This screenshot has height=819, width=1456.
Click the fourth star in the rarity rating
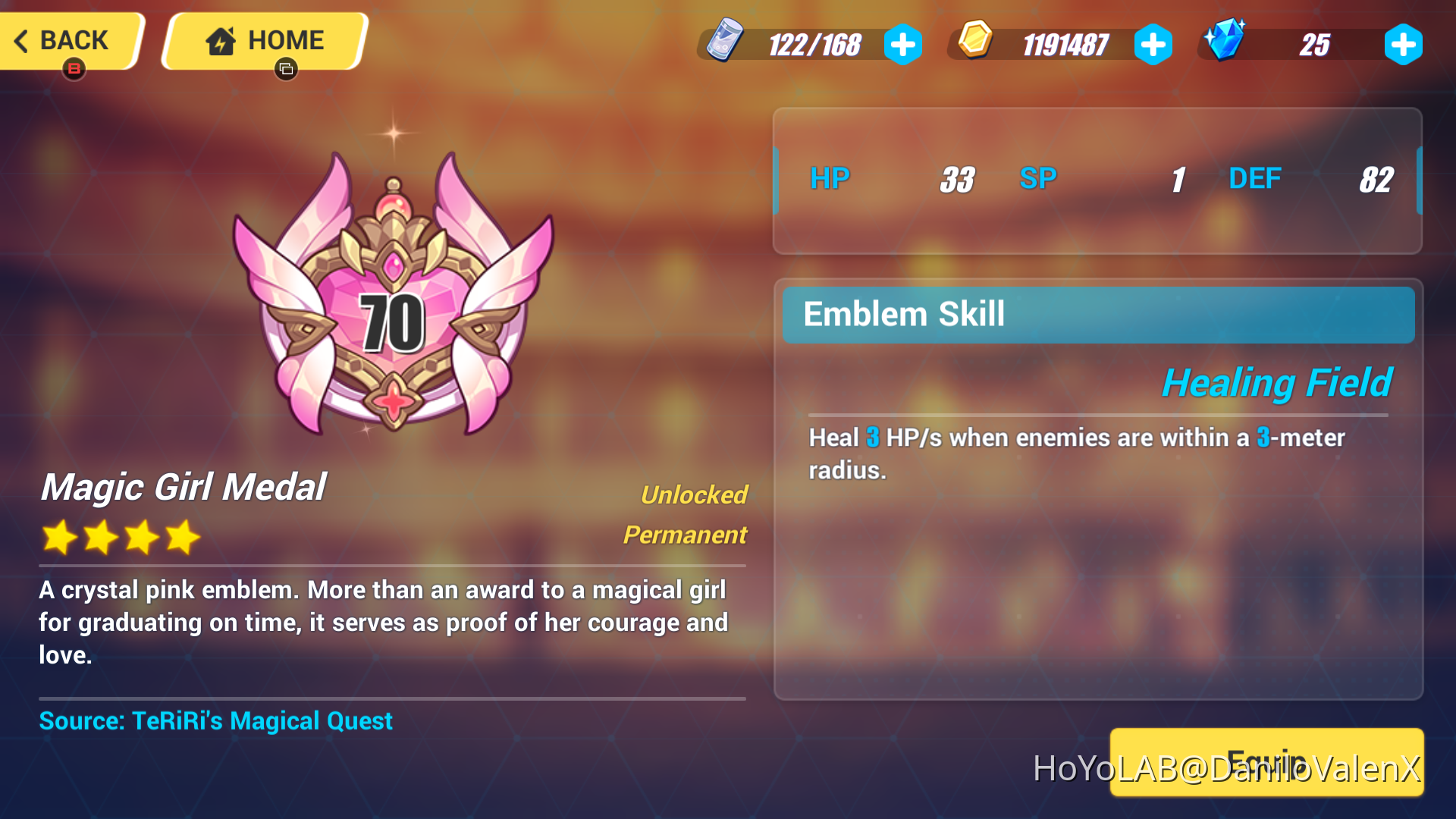pyautogui.click(x=184, y=537)
